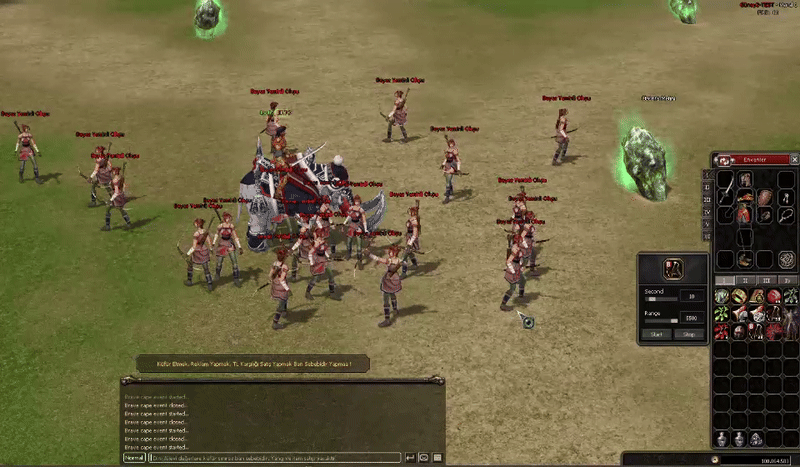Focus the chat text input field

point(275,457)
